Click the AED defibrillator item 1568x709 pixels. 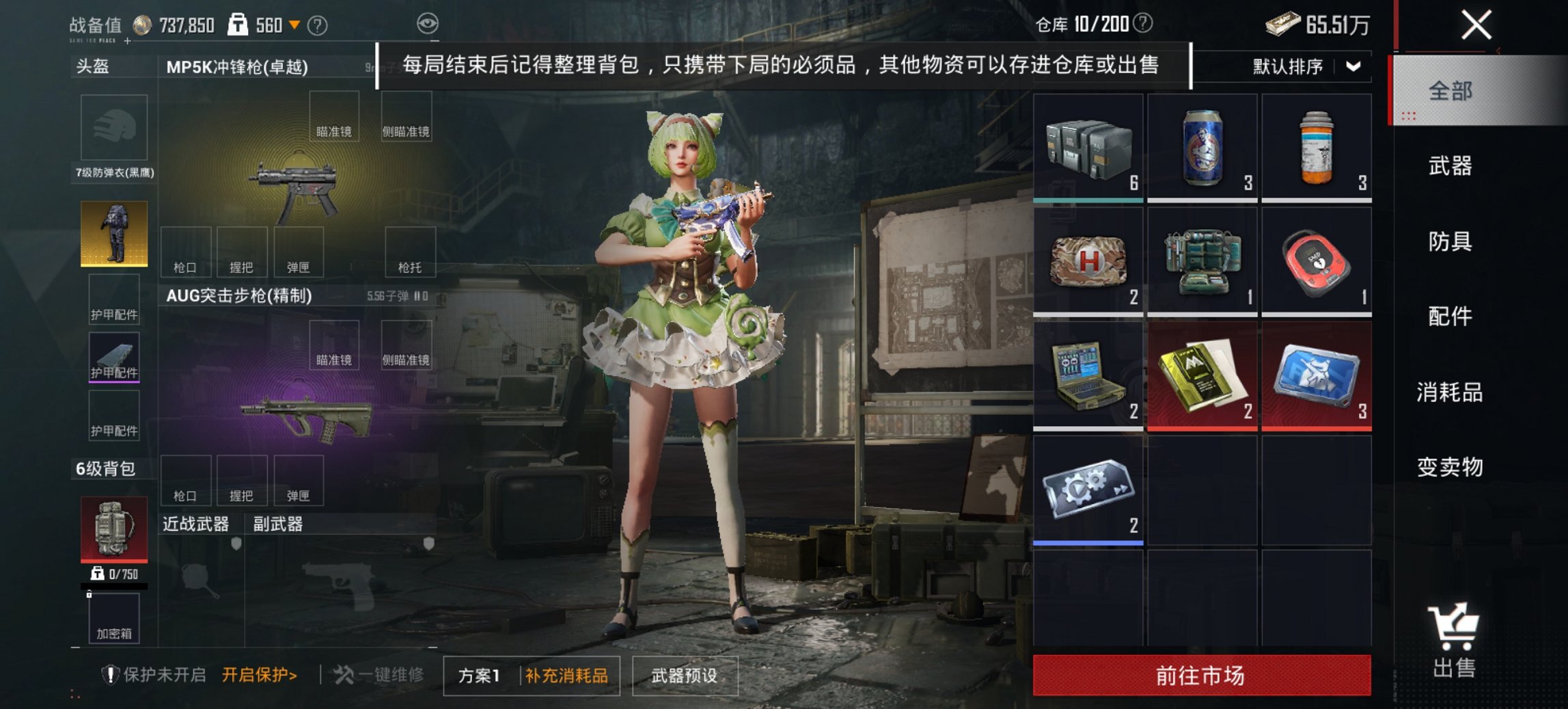coord(1317,261)
